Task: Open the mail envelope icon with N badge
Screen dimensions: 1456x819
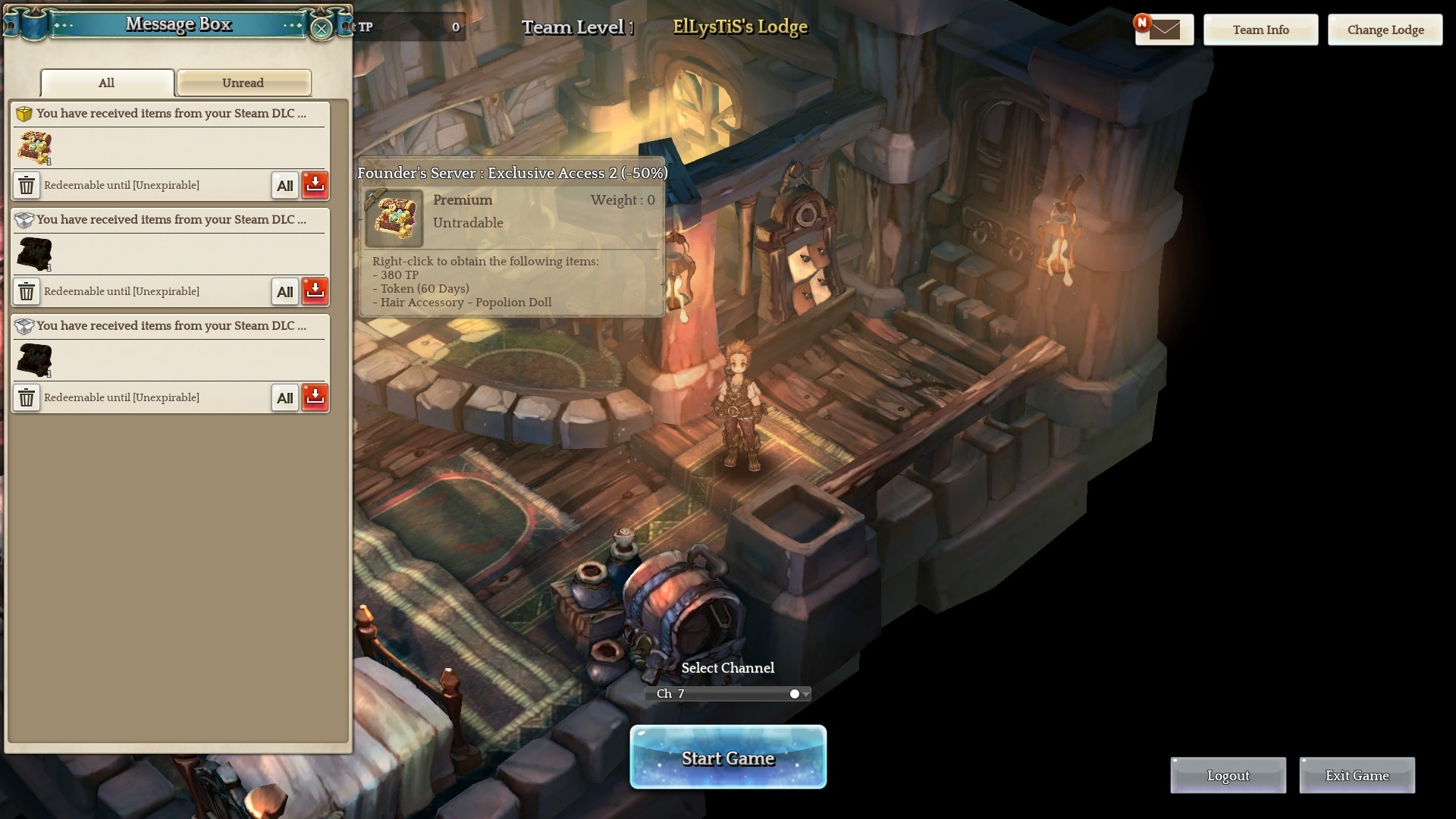Action: pos(1164,30)
